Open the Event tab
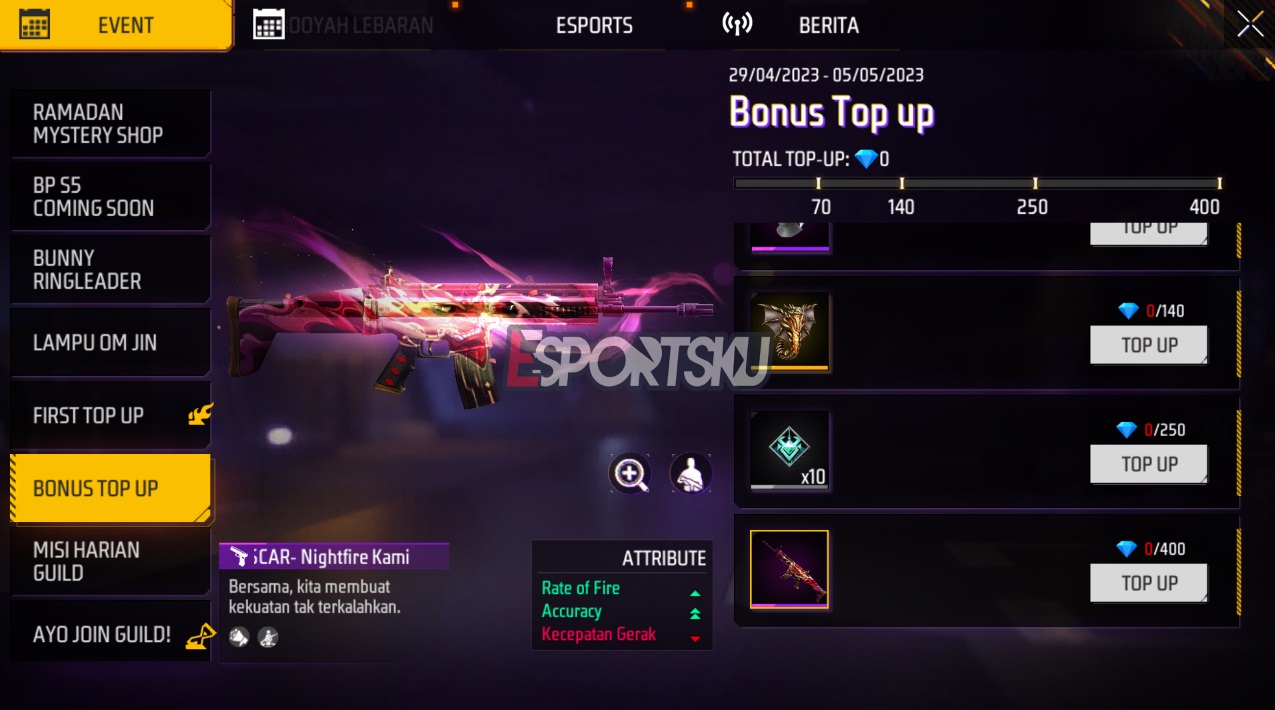Screen dimensions: 1275x710 (115, 26)
